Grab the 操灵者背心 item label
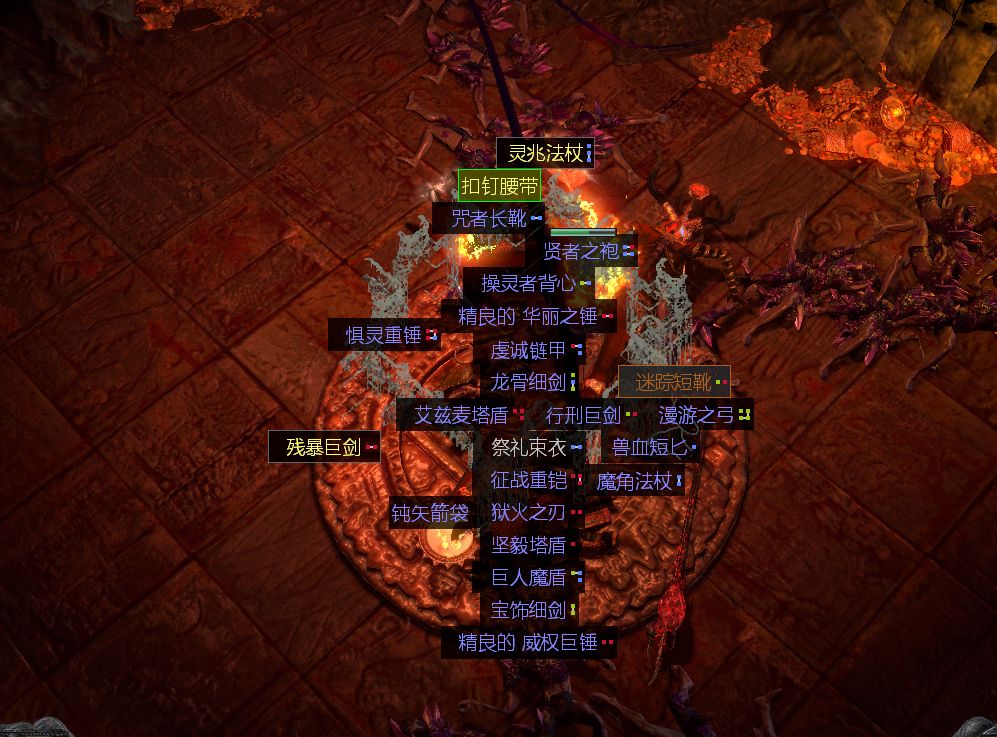The width and height of the screenshot is (997, 737). click(x=529, y=283)
